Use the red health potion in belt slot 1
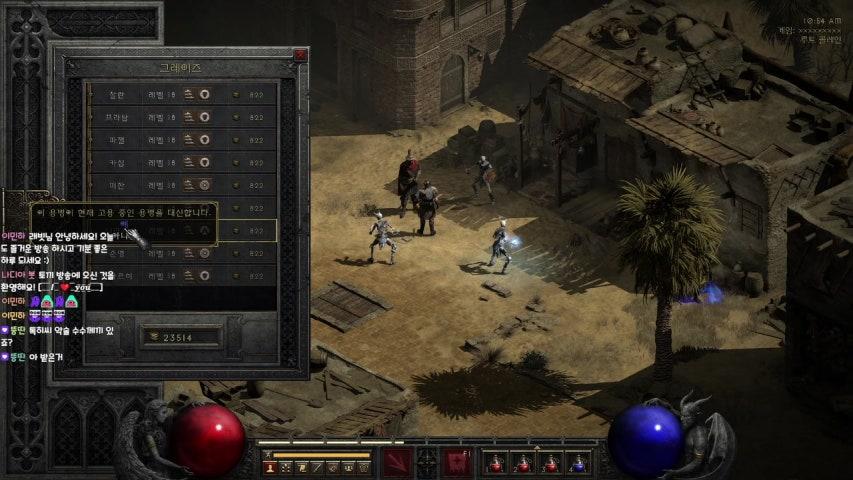 click(495, 463)
